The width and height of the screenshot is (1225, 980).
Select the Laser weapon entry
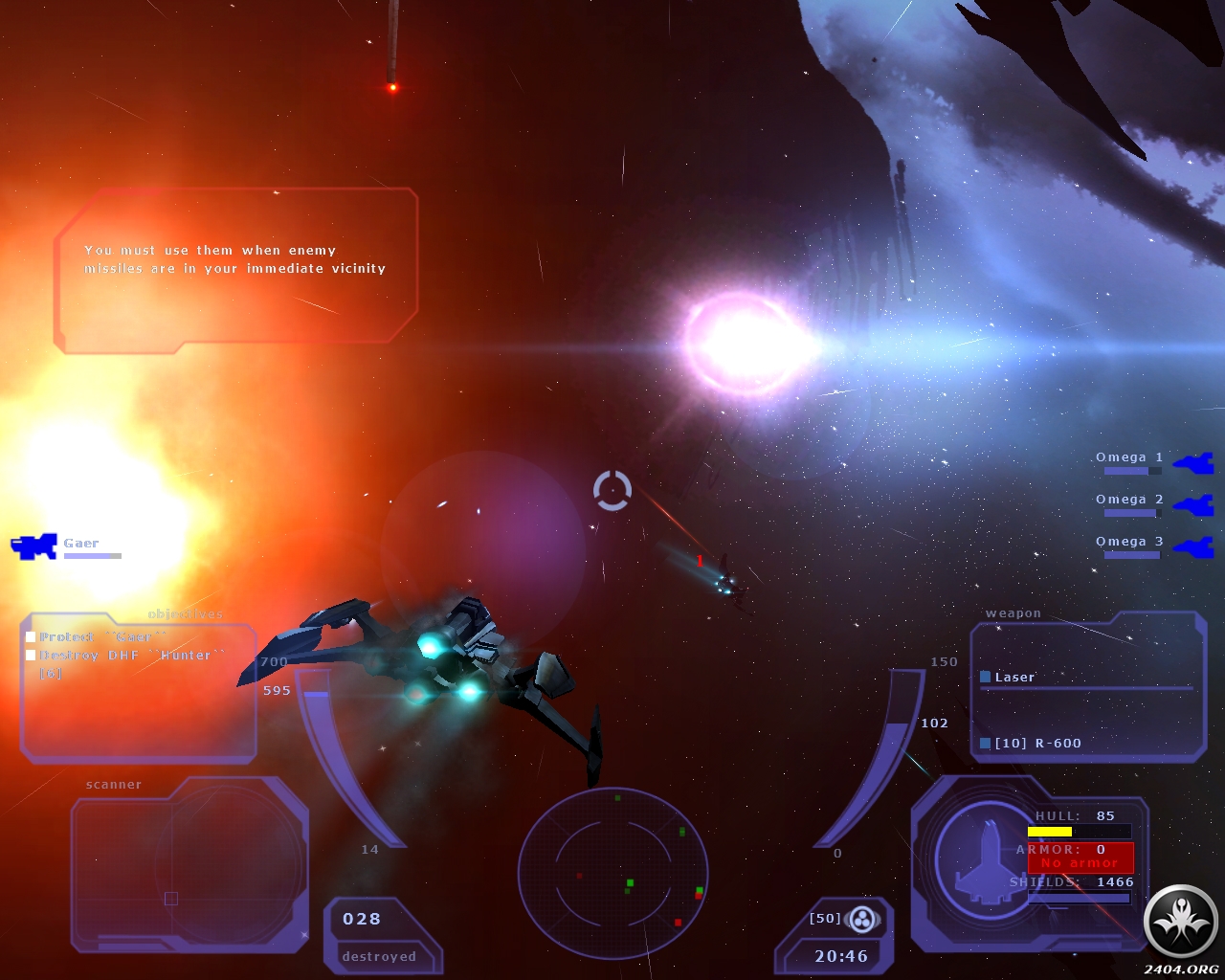pos(1013,678)
